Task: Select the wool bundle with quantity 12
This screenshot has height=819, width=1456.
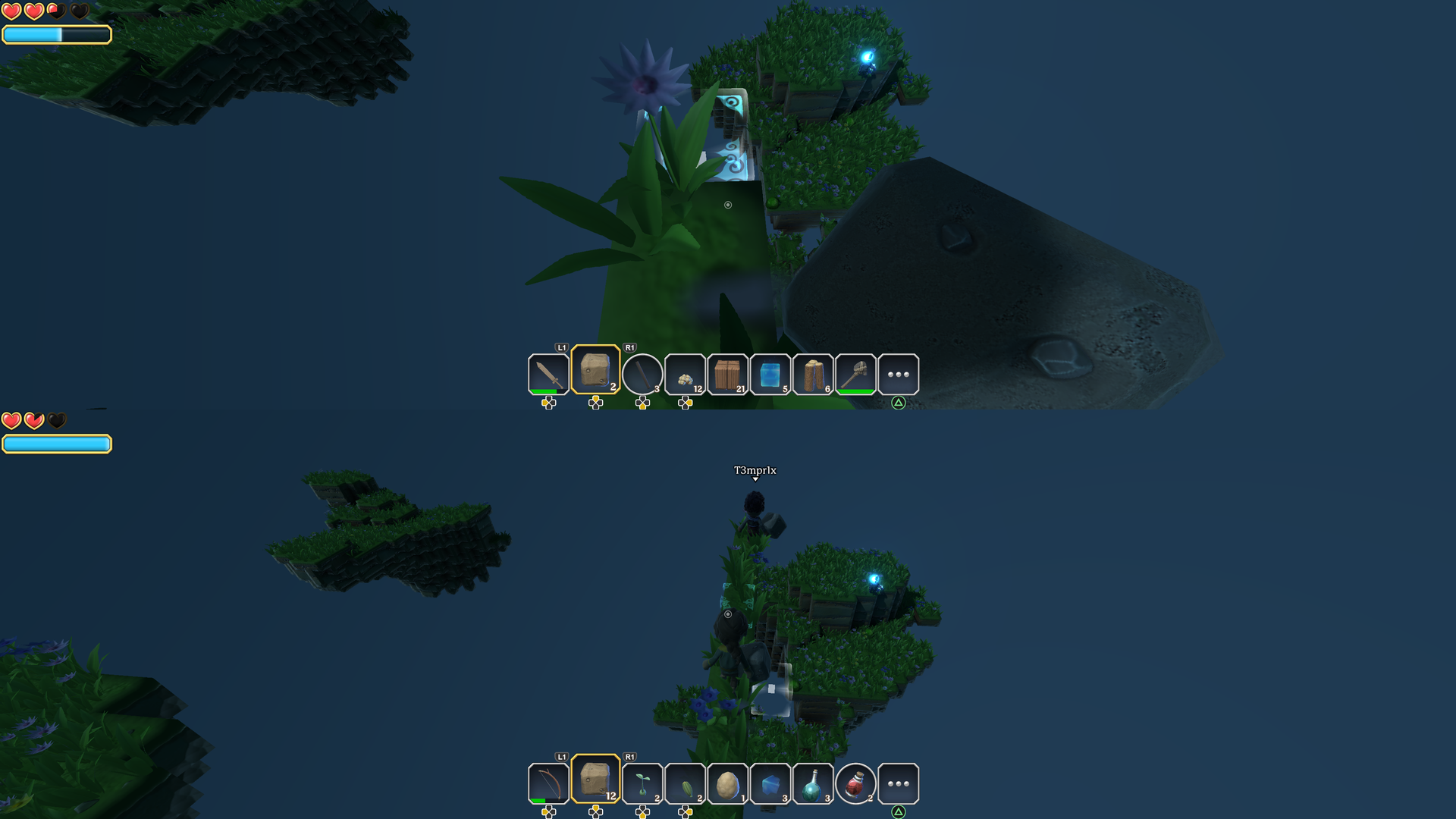Action: click(x=686, y=373)
